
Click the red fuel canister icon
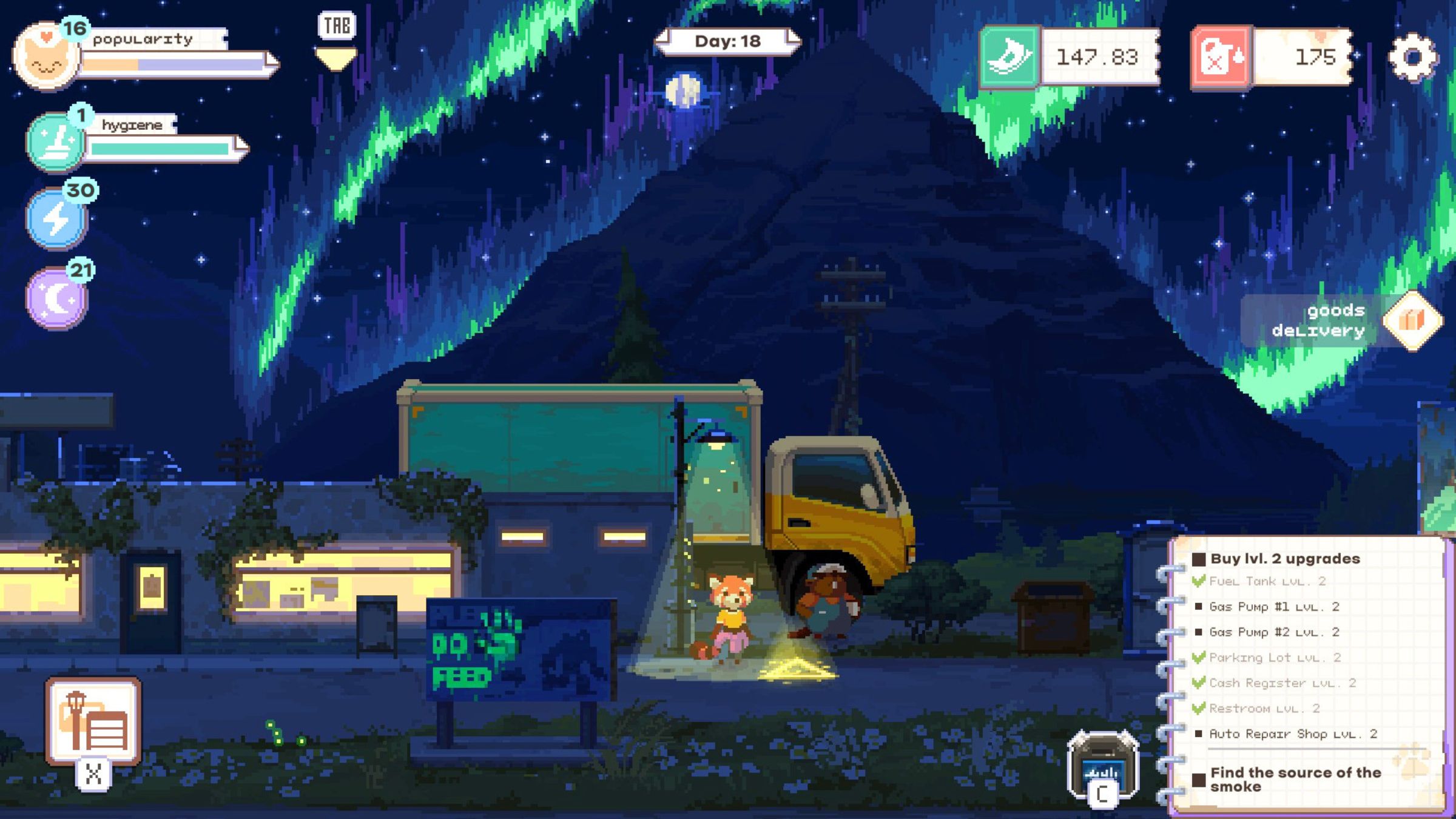click(1221, 58)
